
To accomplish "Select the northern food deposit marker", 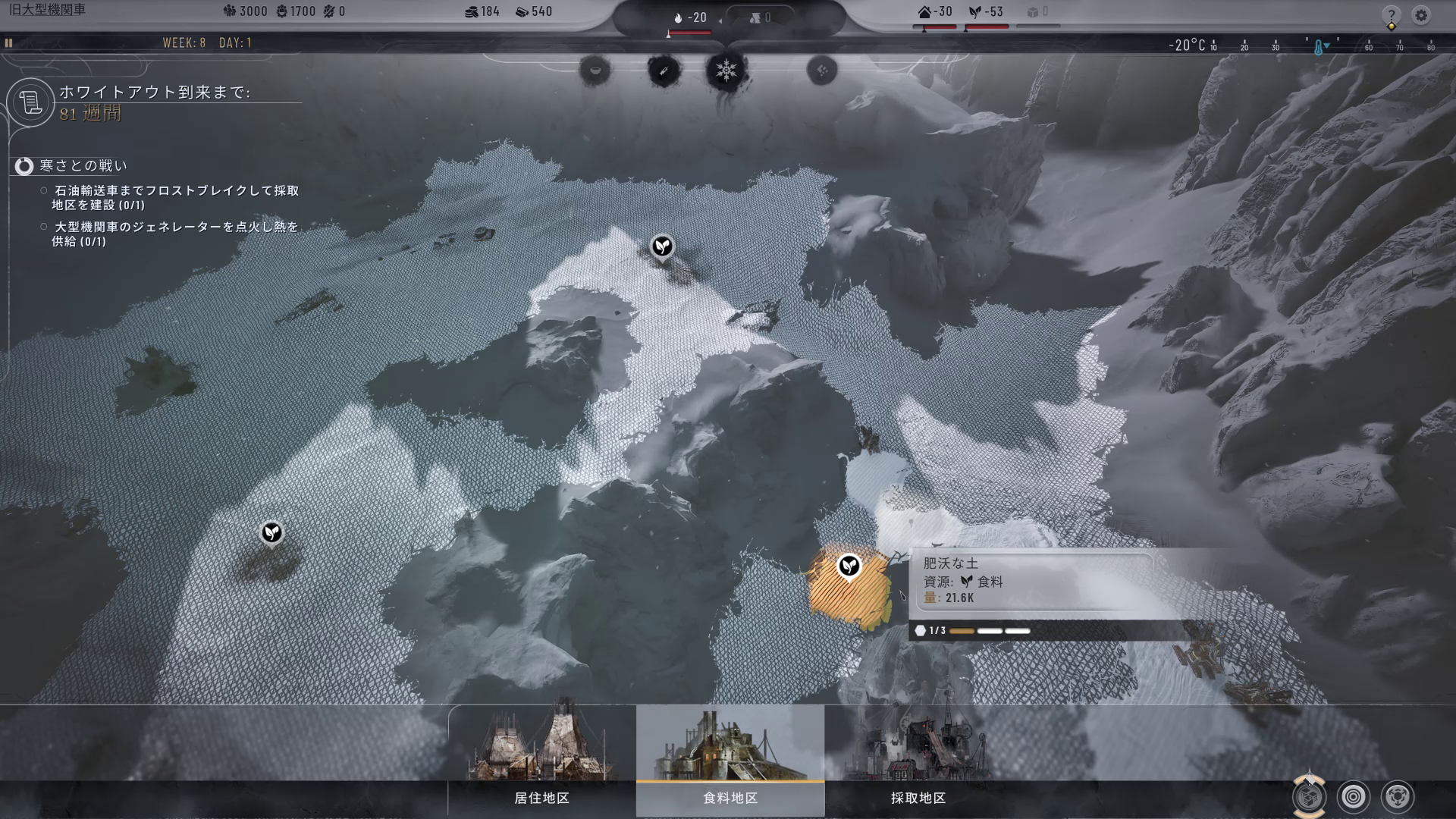I will (663, 246).
